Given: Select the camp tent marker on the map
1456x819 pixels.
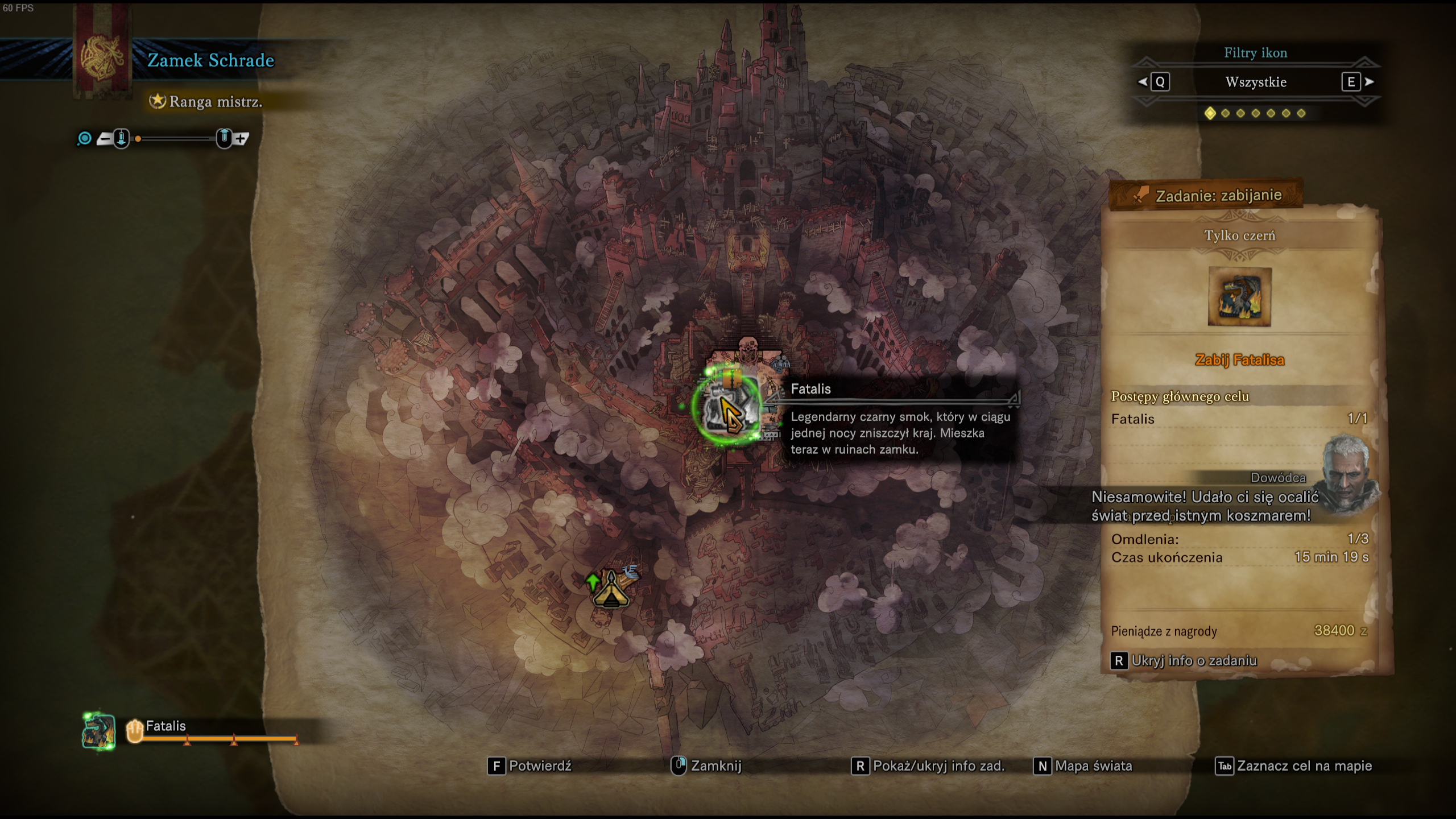Looking at the screenshot, I should pos(611,589).
